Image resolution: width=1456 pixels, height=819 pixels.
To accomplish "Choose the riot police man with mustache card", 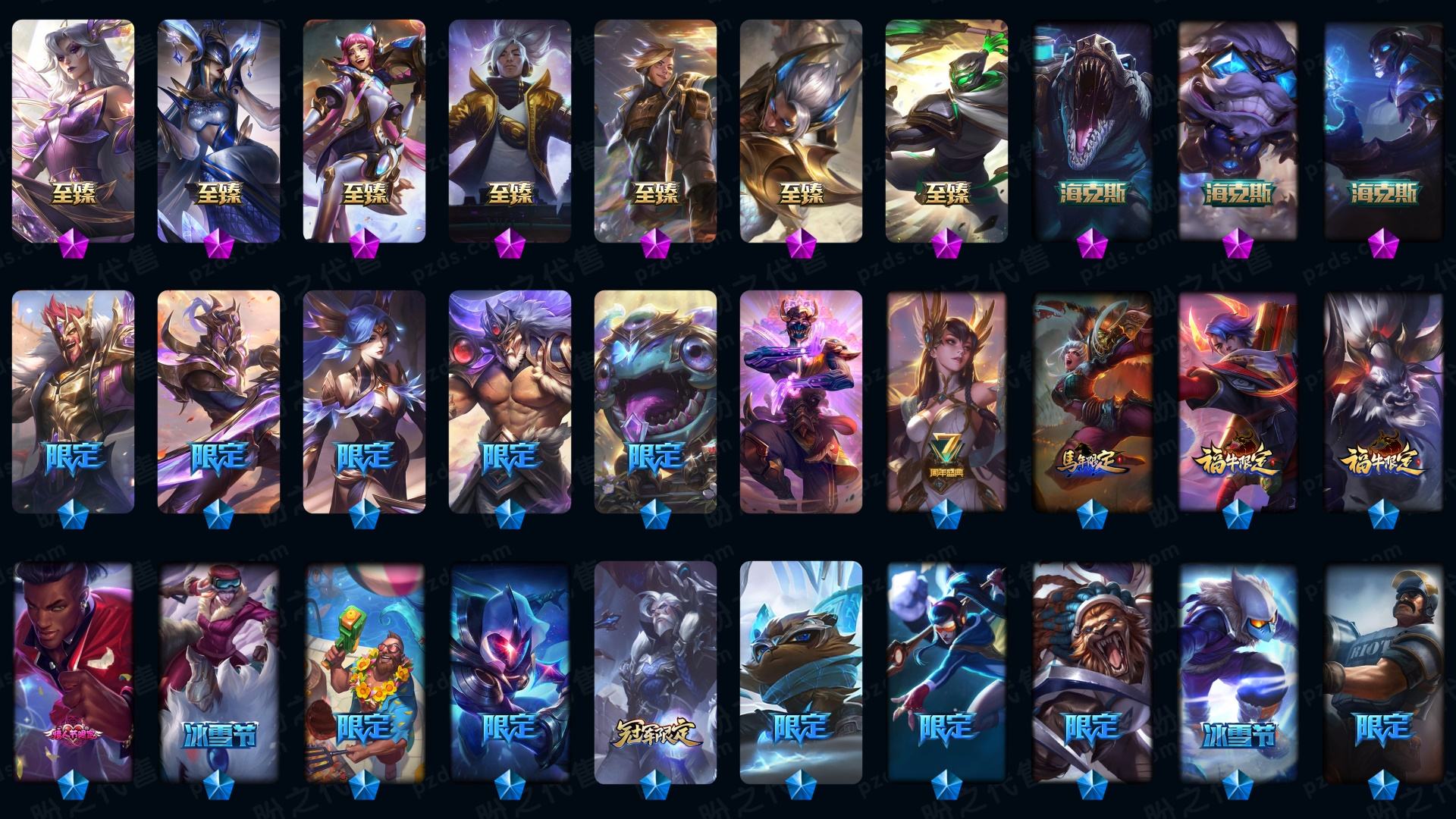I will tap(1383, 673).
